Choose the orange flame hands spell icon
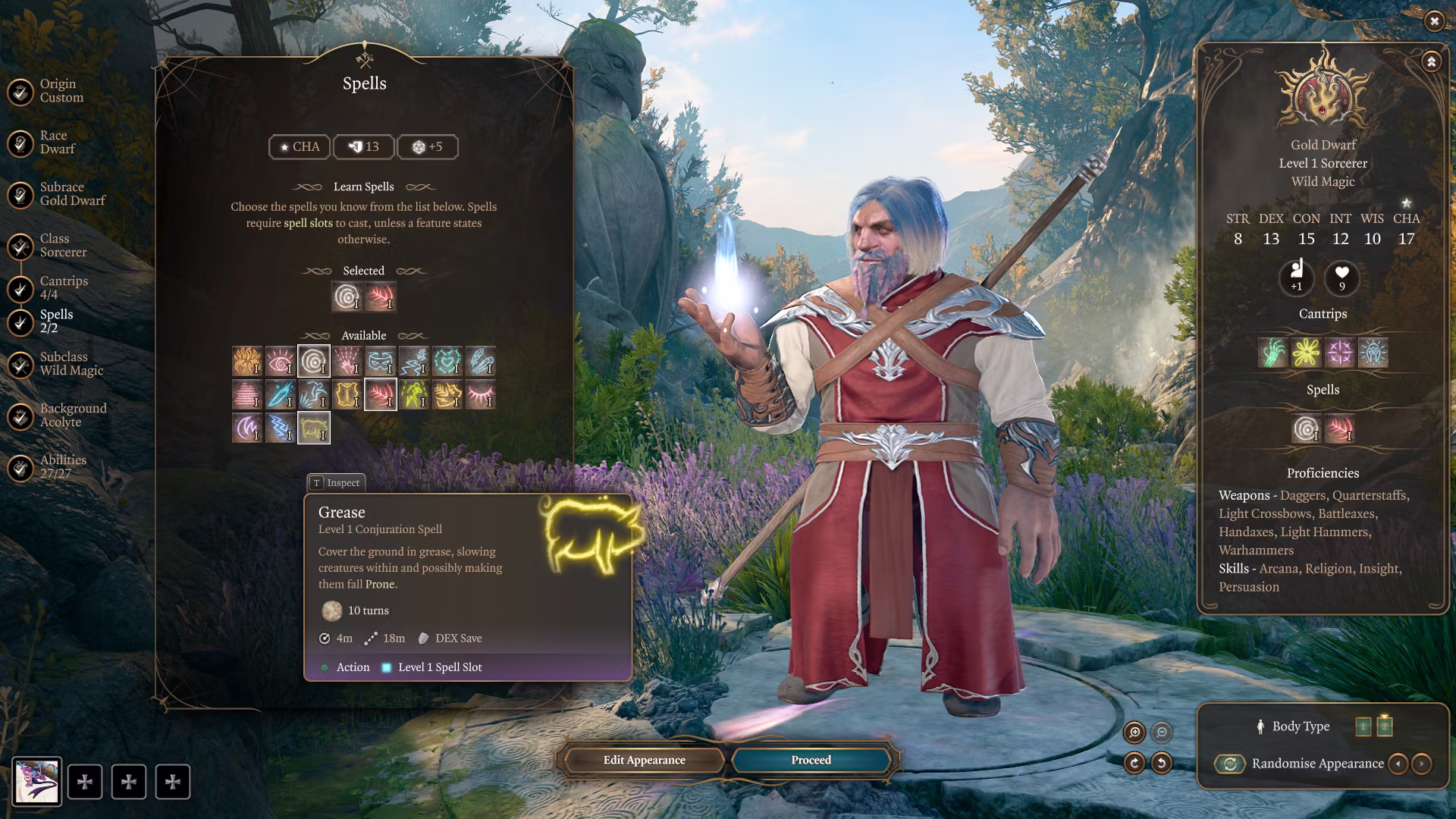 click(x=246, y=362)
